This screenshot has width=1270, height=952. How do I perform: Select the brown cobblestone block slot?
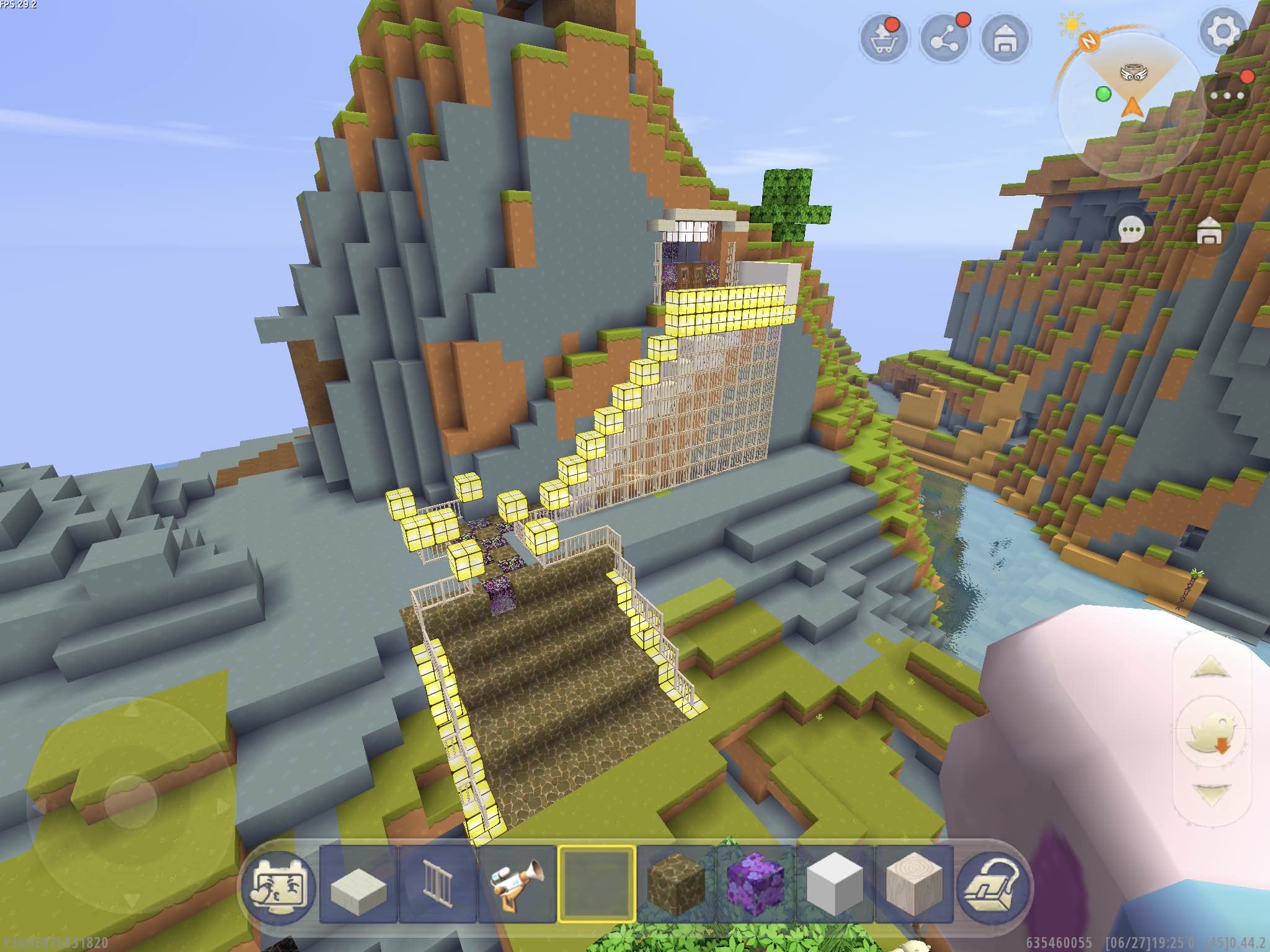pyautogui.click(x=676, y=885)
